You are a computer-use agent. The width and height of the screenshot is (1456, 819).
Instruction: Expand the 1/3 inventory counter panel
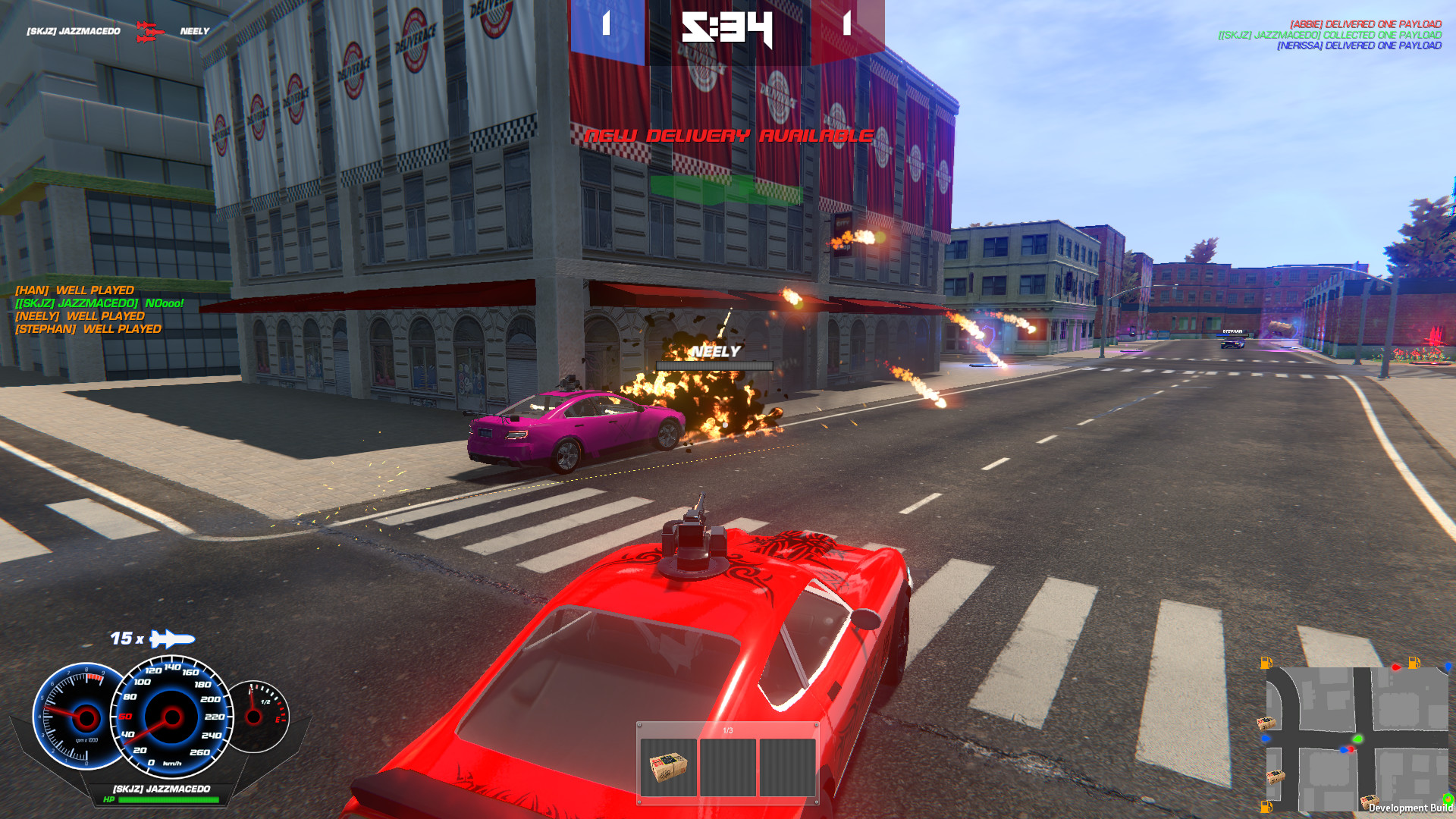click(728, 730)
